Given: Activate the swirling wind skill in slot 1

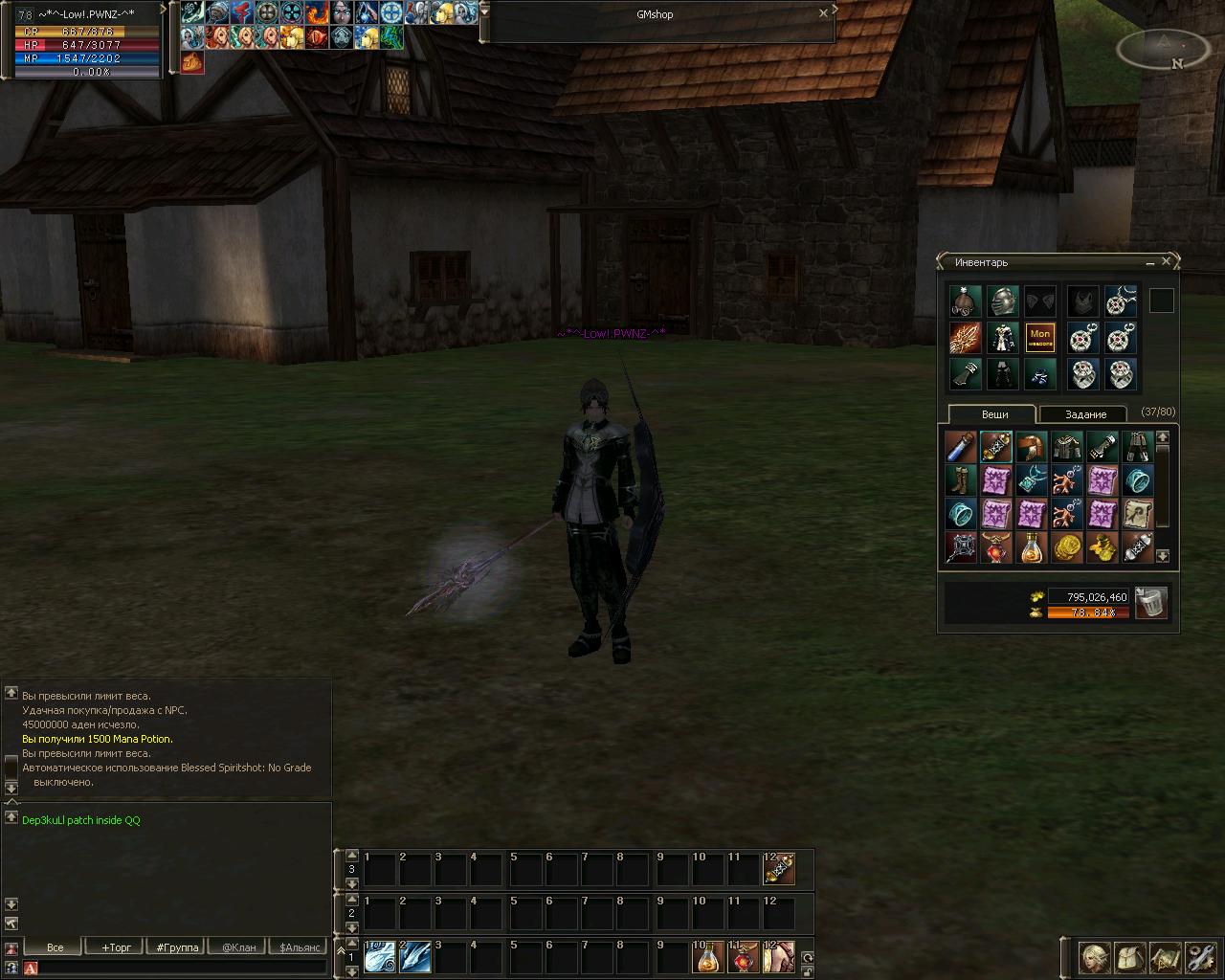Looking at the screenshot, I should coord(380,956).
